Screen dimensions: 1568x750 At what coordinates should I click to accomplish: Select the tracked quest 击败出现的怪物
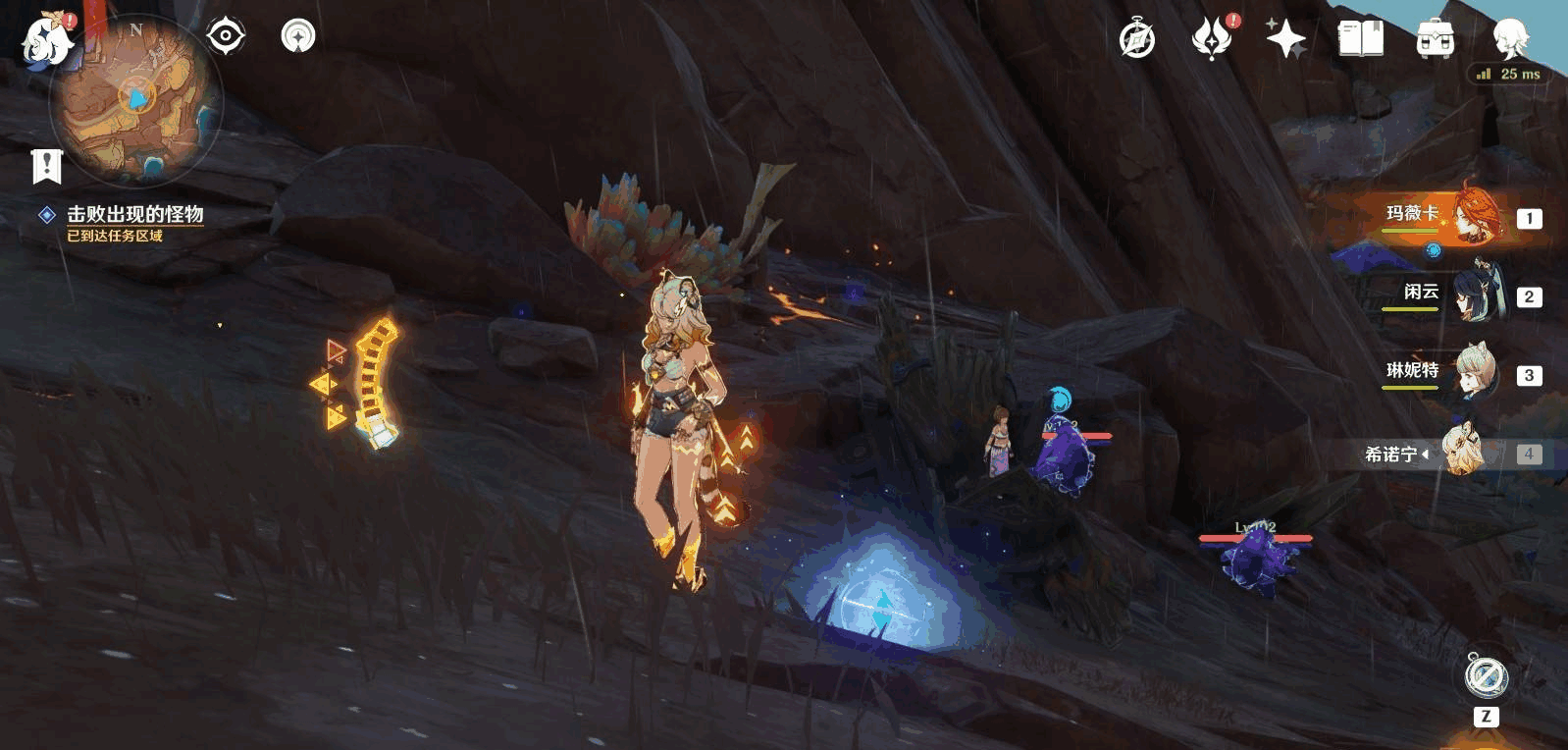(x=134, y=215)
